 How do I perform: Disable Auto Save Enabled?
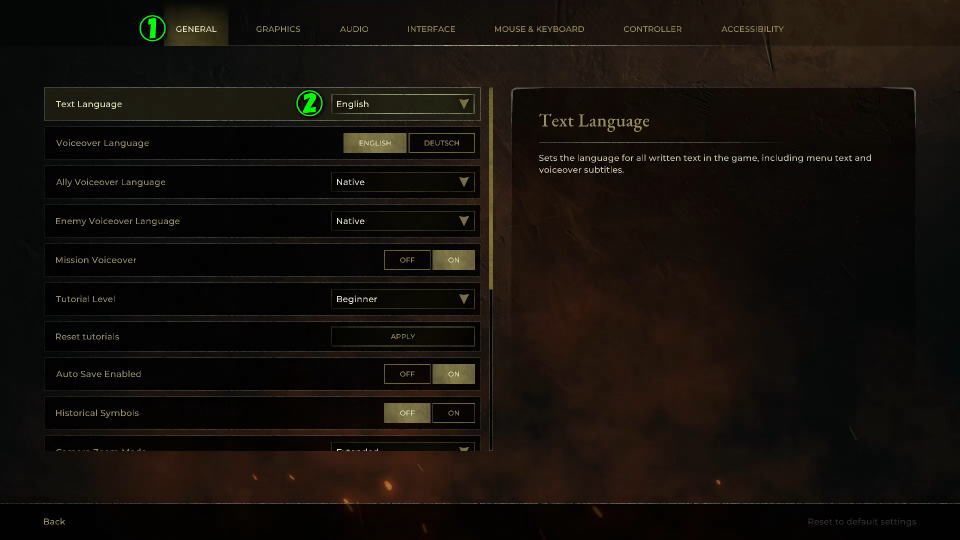[407, 374]
